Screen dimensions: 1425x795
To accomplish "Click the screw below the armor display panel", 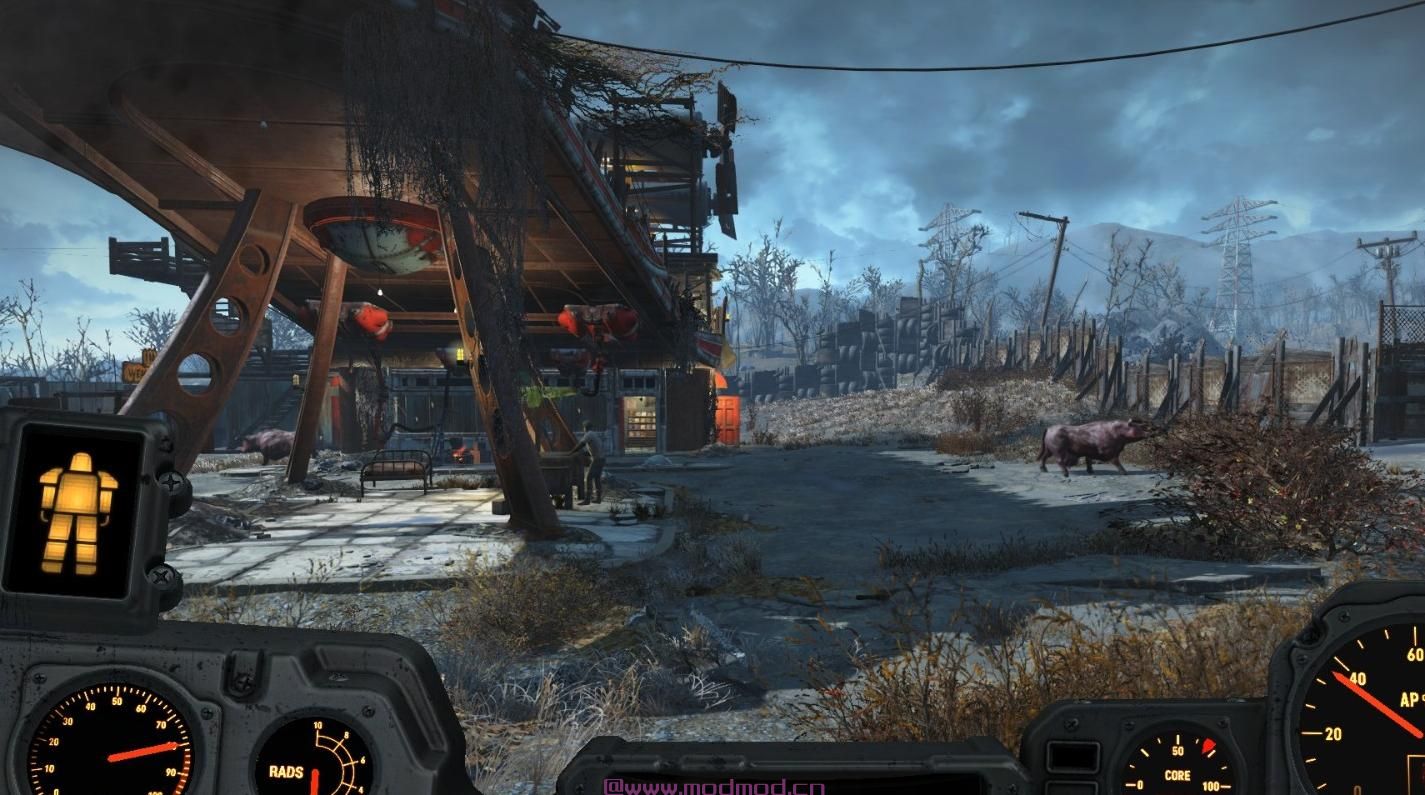I will [162, 577].
